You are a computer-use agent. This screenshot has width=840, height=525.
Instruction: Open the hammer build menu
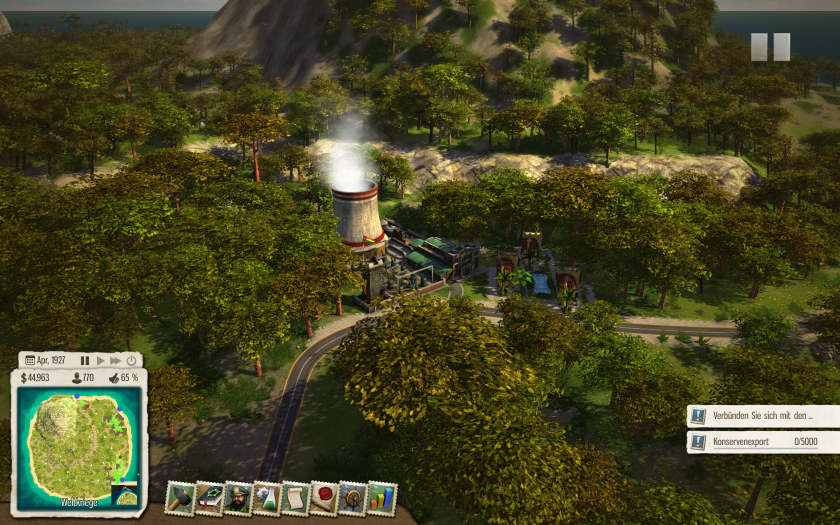tap(180, 497)
